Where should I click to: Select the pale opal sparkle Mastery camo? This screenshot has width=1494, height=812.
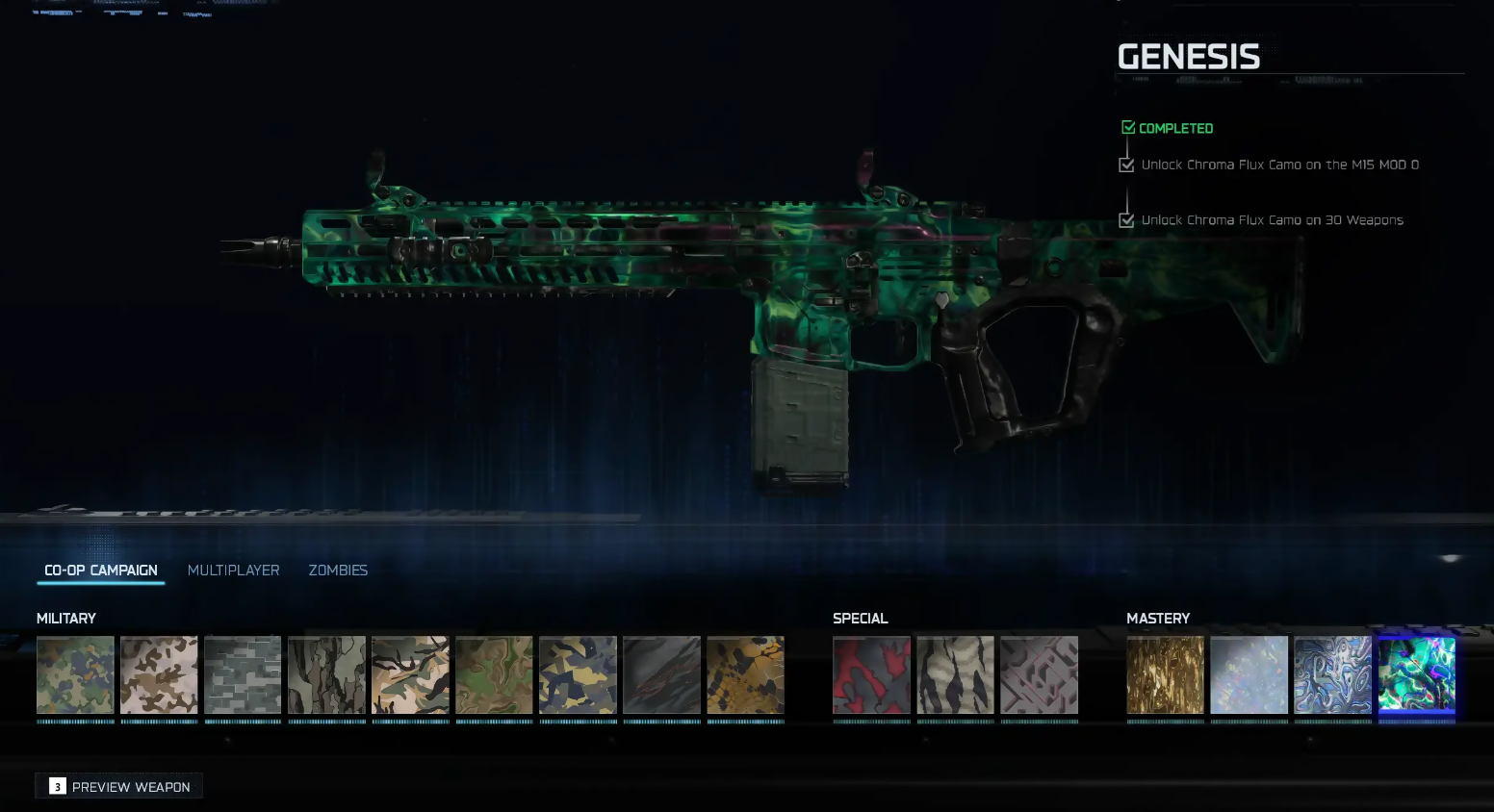pos(1249,674)
